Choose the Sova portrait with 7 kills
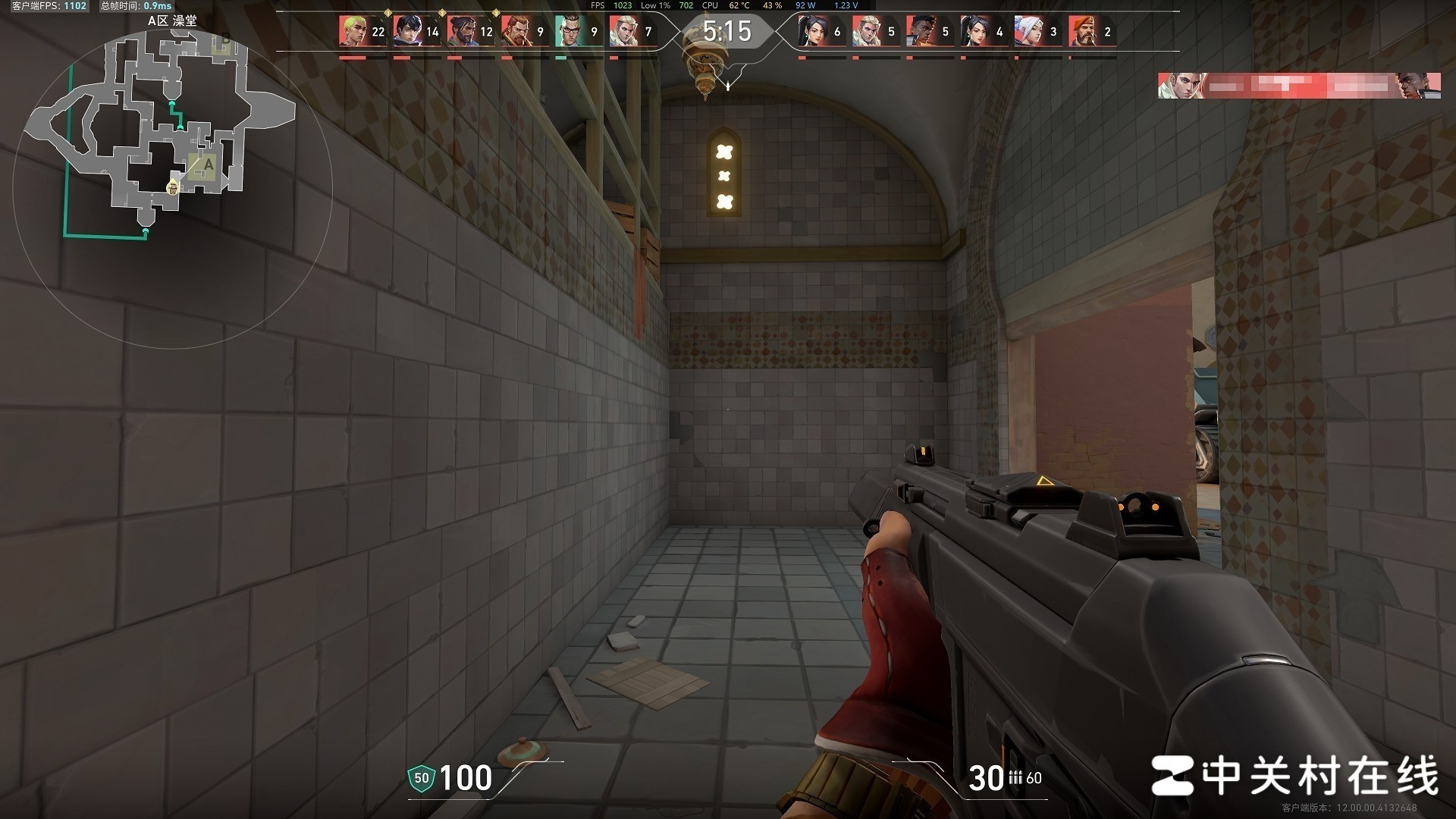 (x=623, y=32)
